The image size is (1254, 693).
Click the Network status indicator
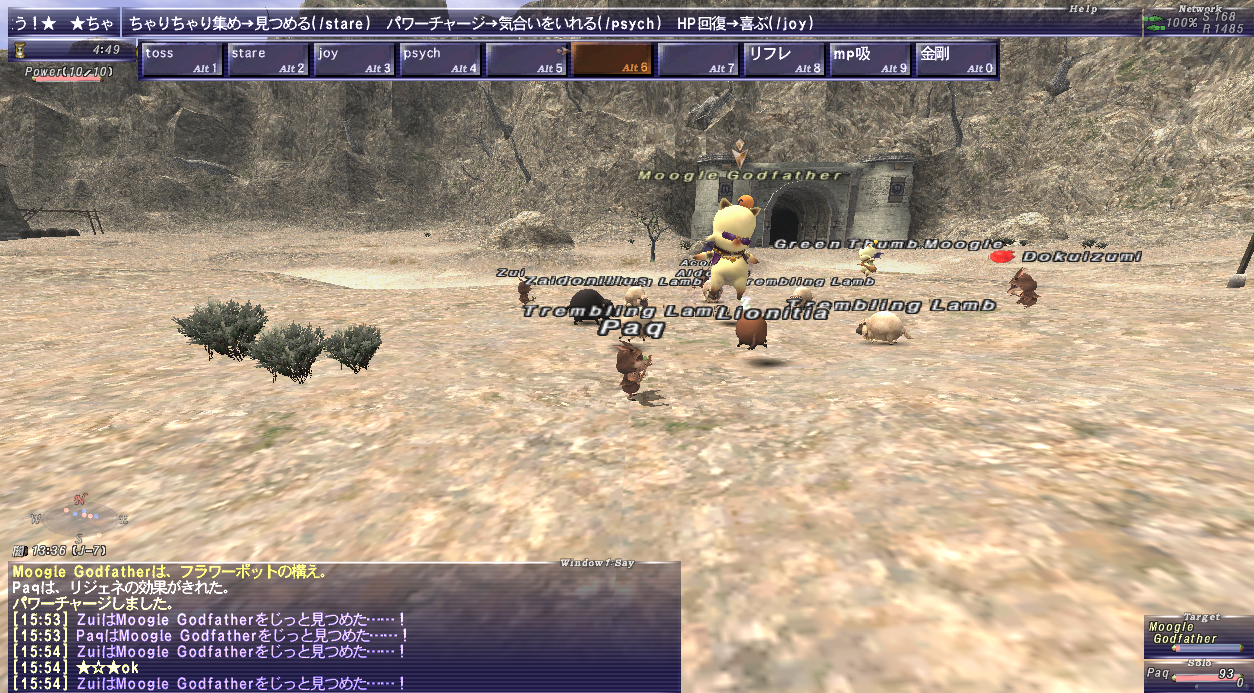click(1197, 22)
